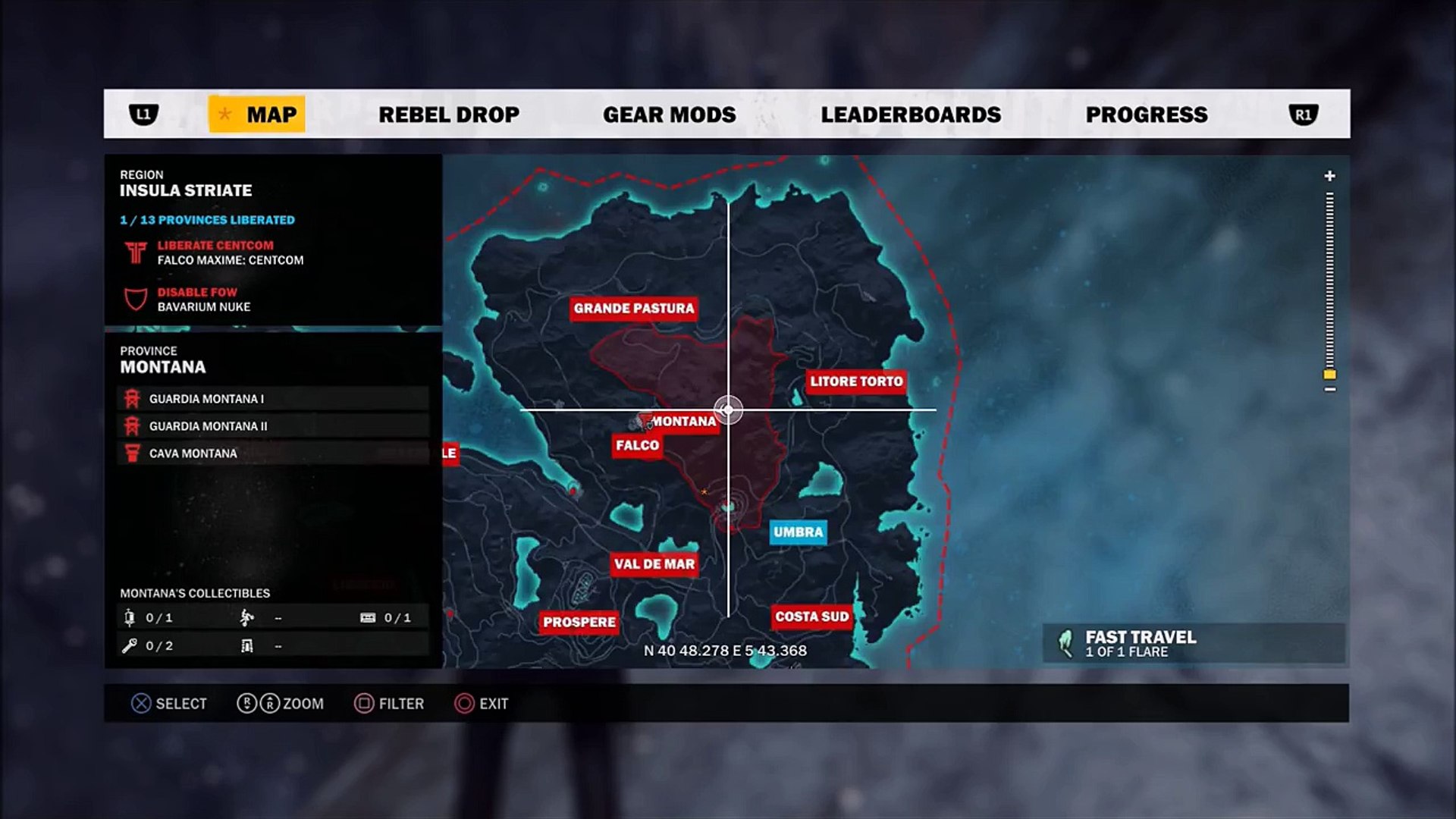Screen dimensions: 1456x819
Task: Zoom out with the map minus button
Action: pos(1329,390)
